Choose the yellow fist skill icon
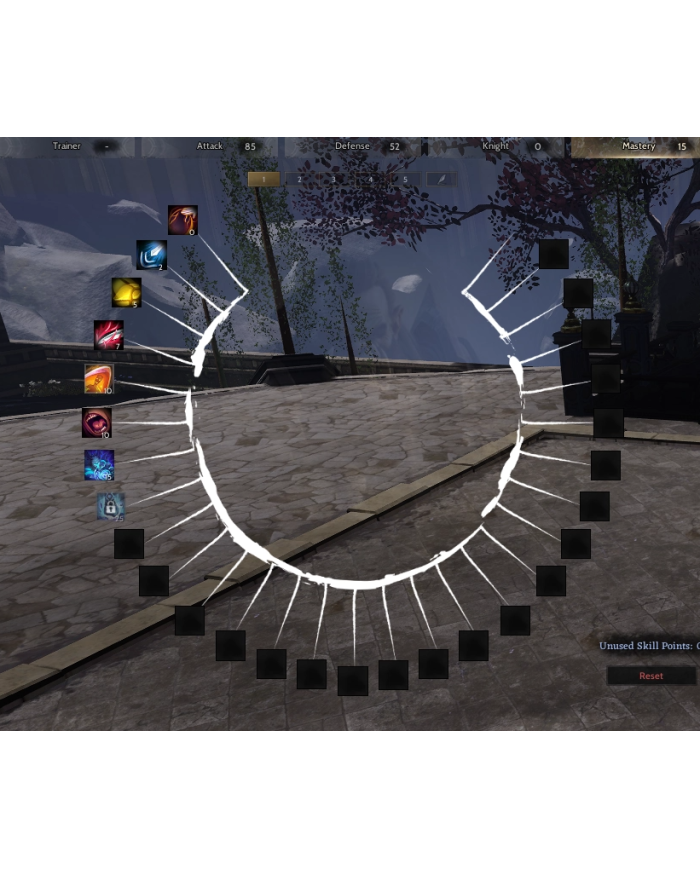This screenshot has width=700, height=869. point(126,292)
